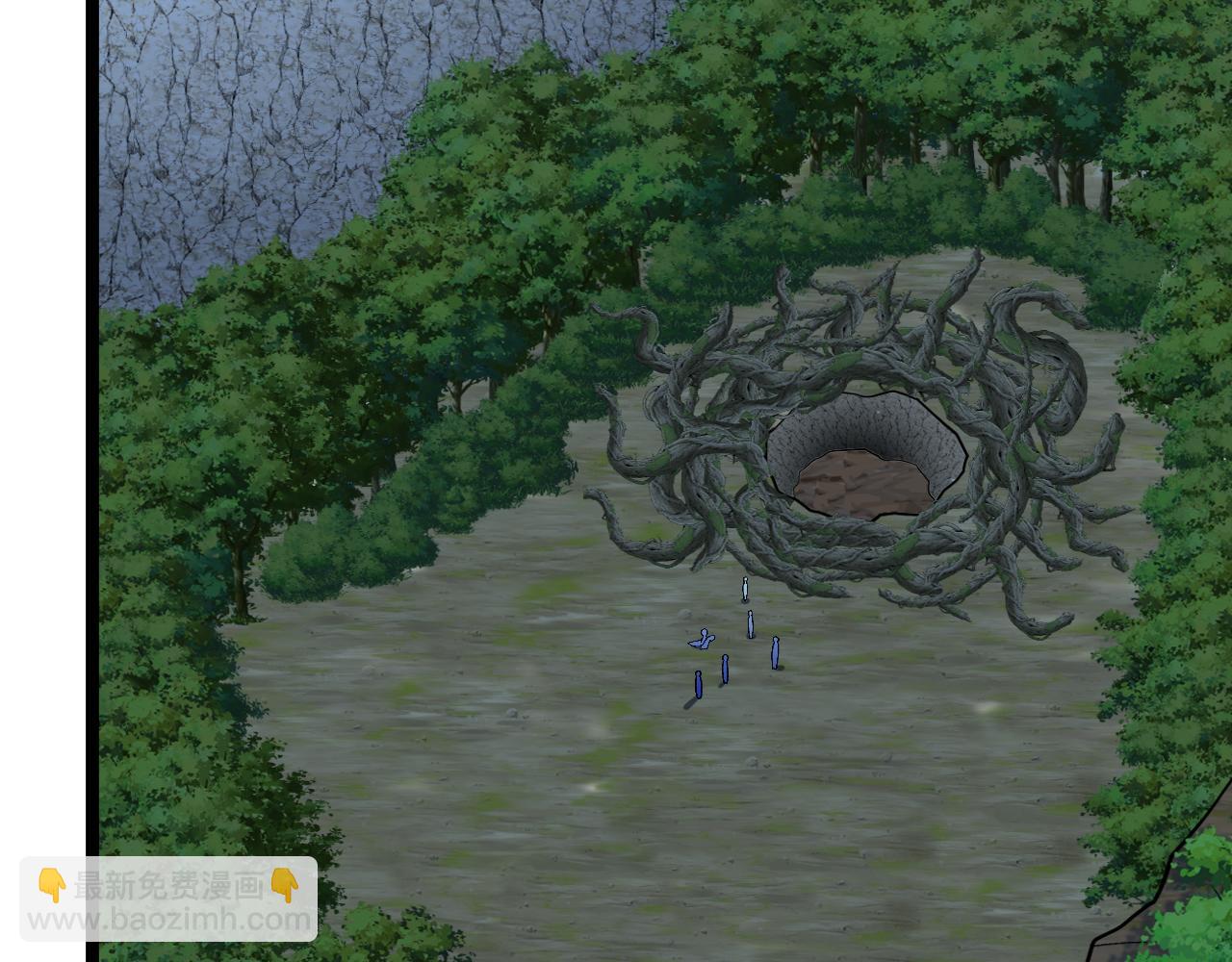Open the 最新免费漫画 baozimh.com banner link

point(168,899)
